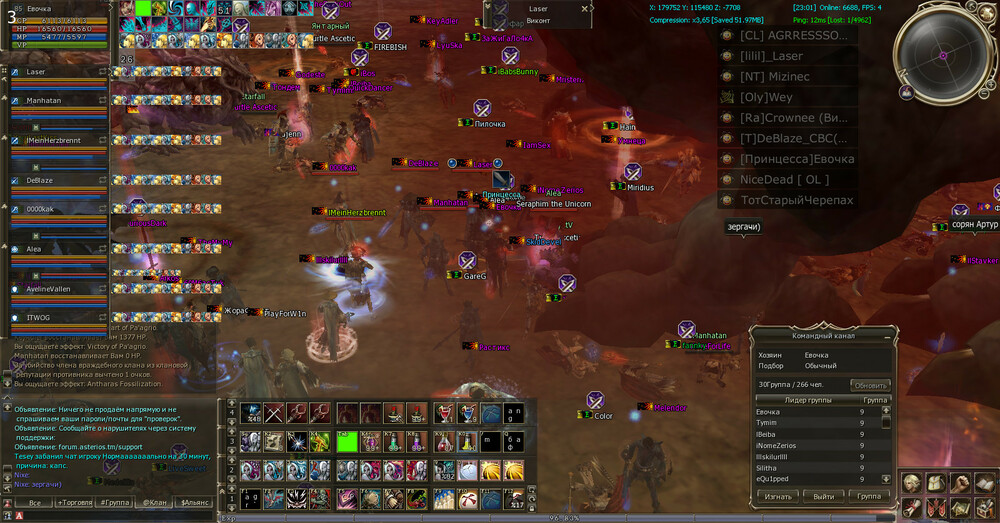This screenshot has width=1000, height=523.
Task: Click the Группа button below the list
Action: pyautogui.click(x=868, y=496)
